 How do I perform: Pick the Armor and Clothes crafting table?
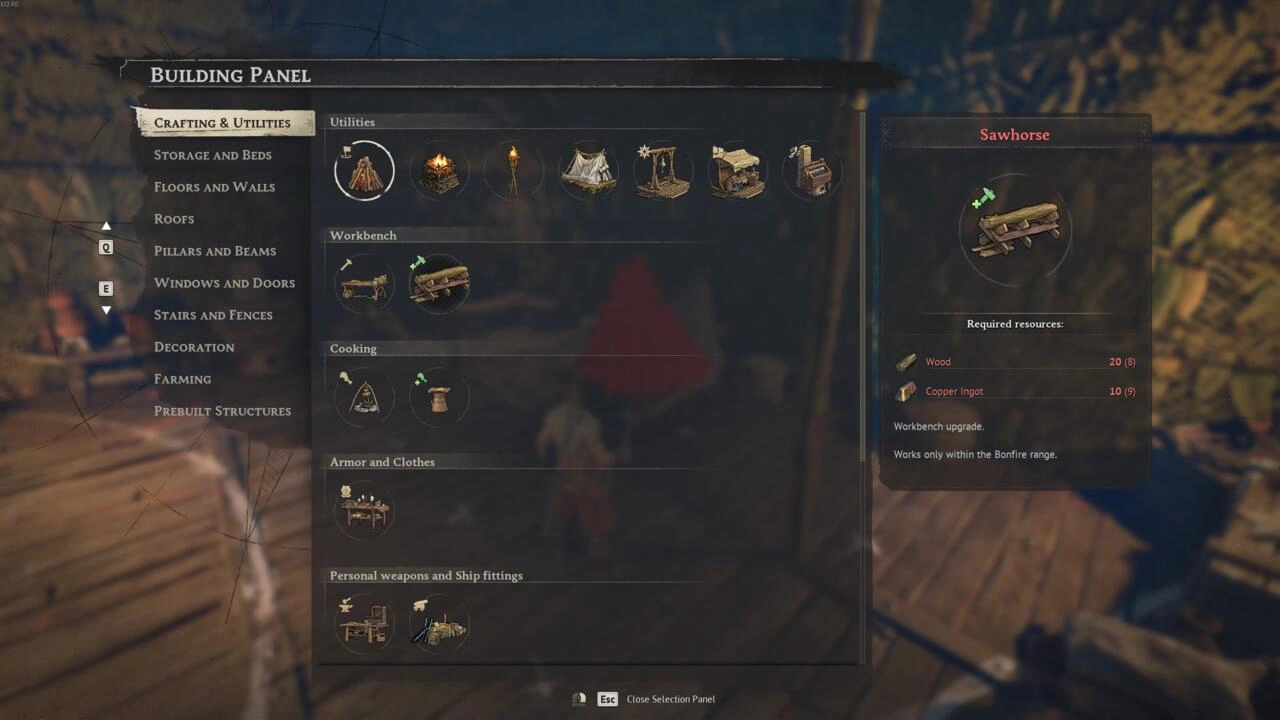[364, 511]
